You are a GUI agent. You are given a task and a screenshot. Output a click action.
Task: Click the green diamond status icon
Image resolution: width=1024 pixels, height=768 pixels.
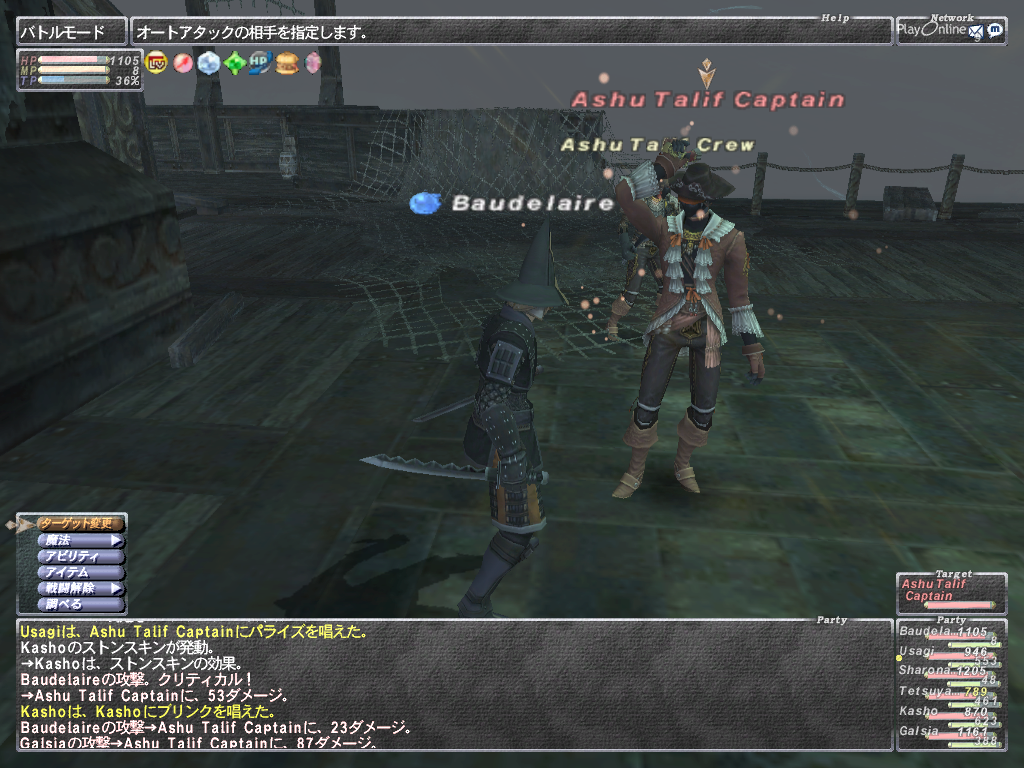(x=235, y=63)
